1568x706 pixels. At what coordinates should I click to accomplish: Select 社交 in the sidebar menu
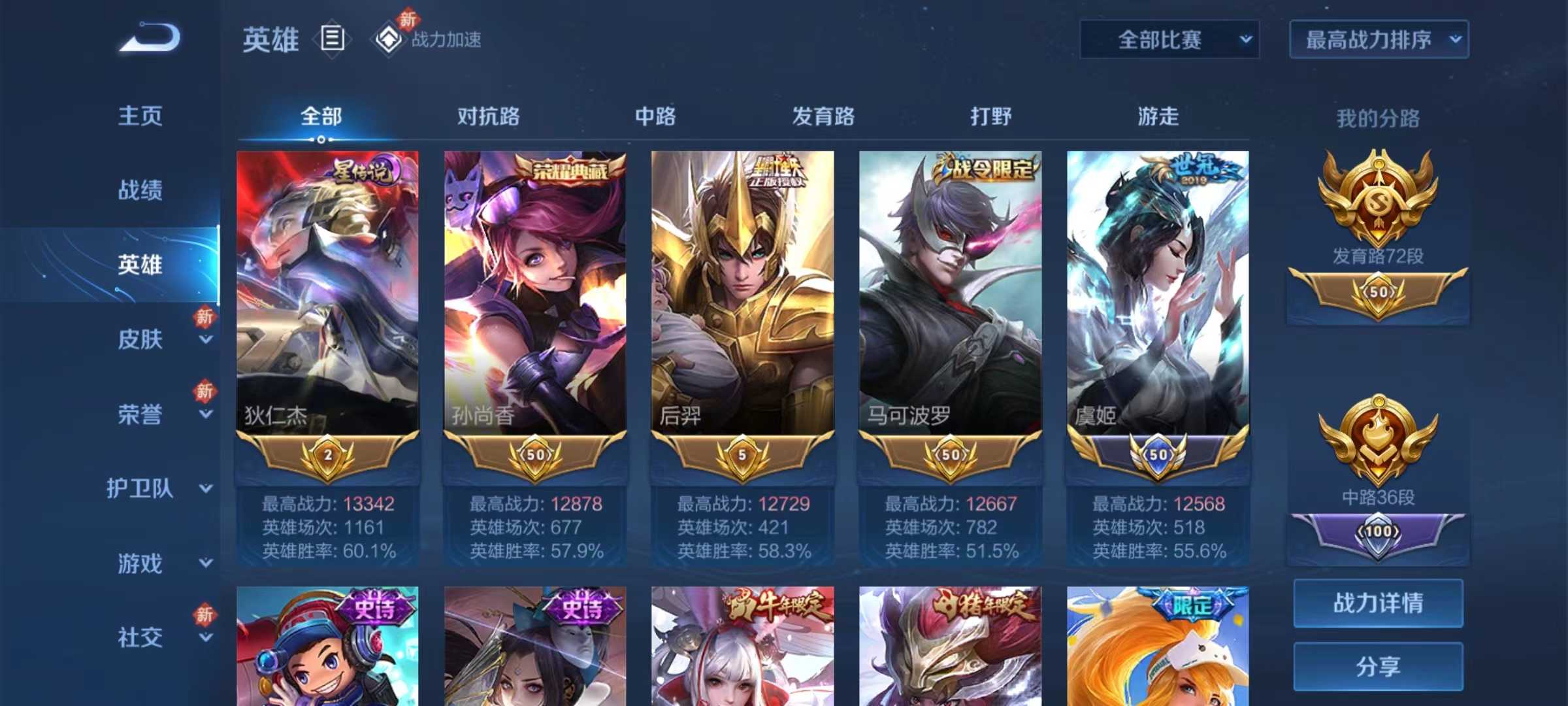pos(139,634)
